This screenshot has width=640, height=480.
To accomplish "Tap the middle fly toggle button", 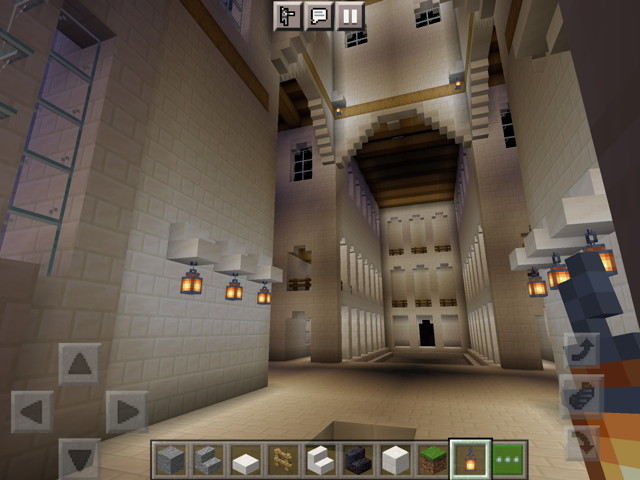I will pos(582,397).
